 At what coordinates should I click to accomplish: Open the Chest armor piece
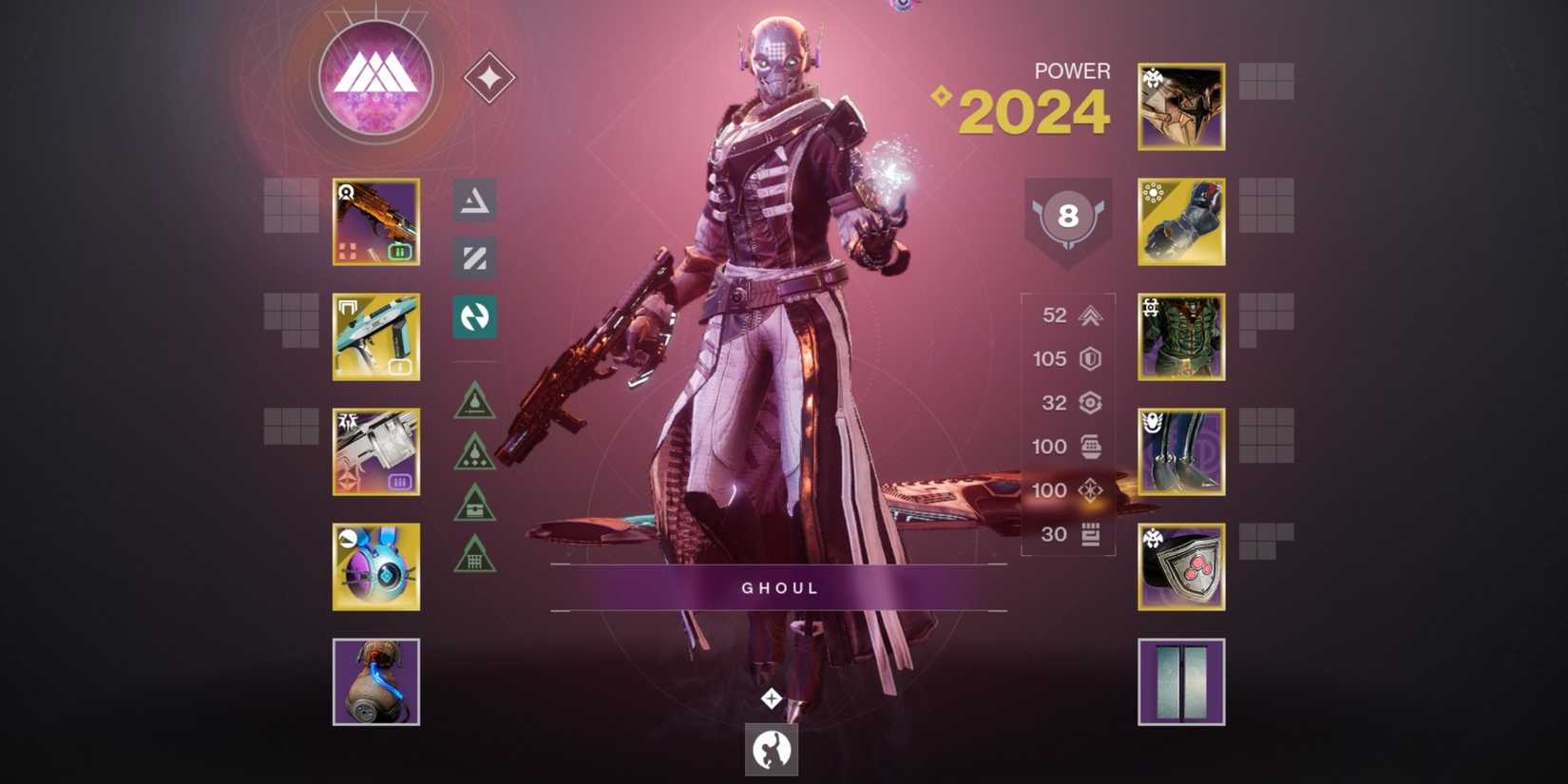coord(1180,338)
